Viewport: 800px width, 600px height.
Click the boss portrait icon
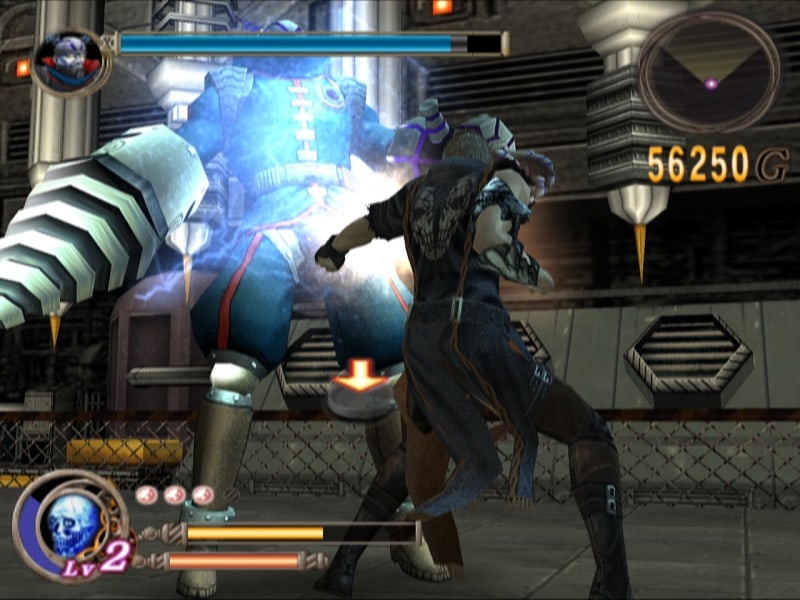[x=70, y=61]
